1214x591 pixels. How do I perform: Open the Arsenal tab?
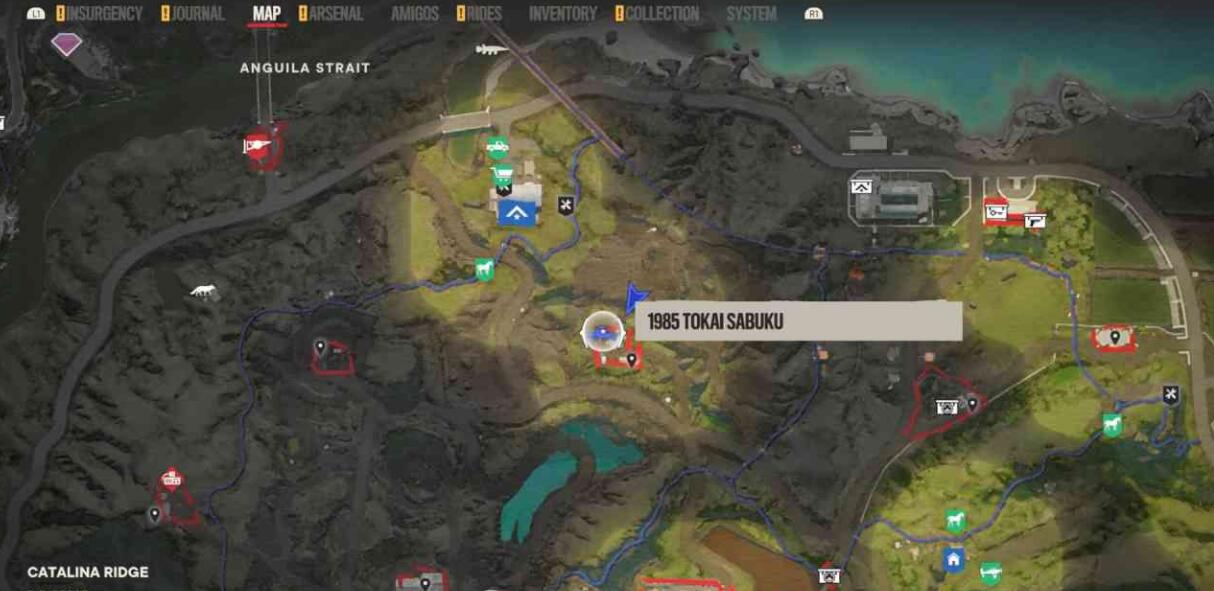tap(335, 14)
